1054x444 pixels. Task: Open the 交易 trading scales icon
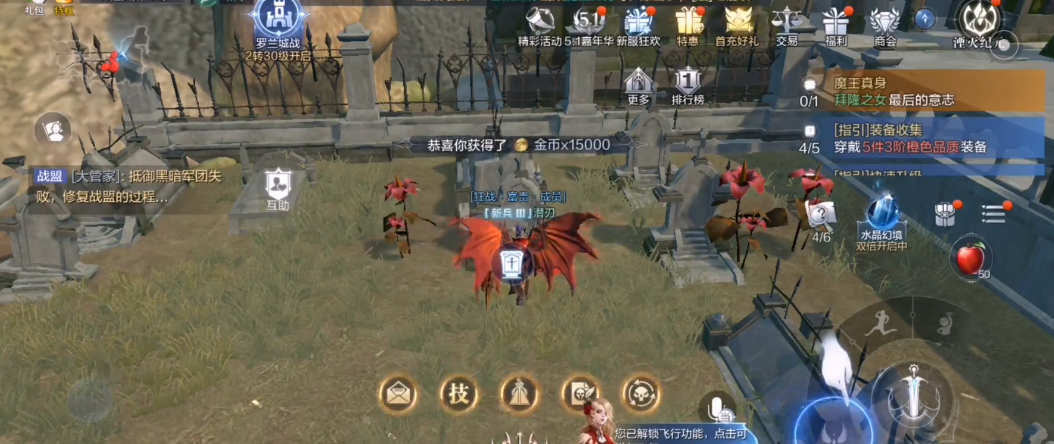pos(787,22)
